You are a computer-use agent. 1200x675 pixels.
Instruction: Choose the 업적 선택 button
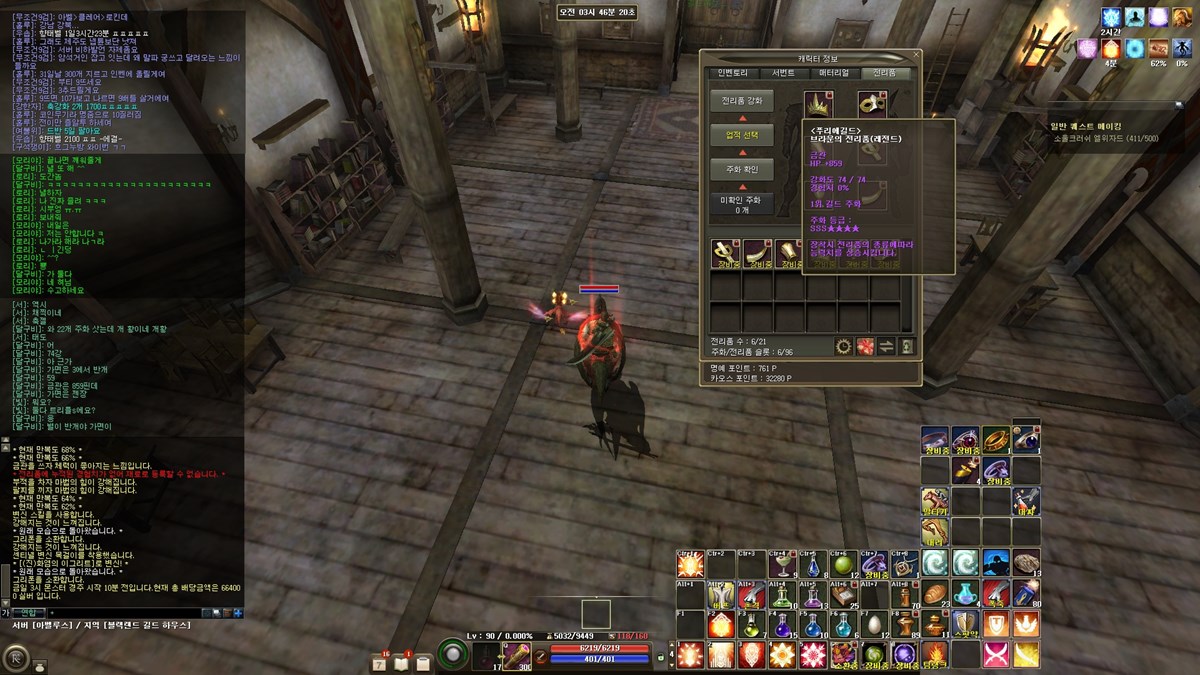pyautogui.click(x=741, y=135)
